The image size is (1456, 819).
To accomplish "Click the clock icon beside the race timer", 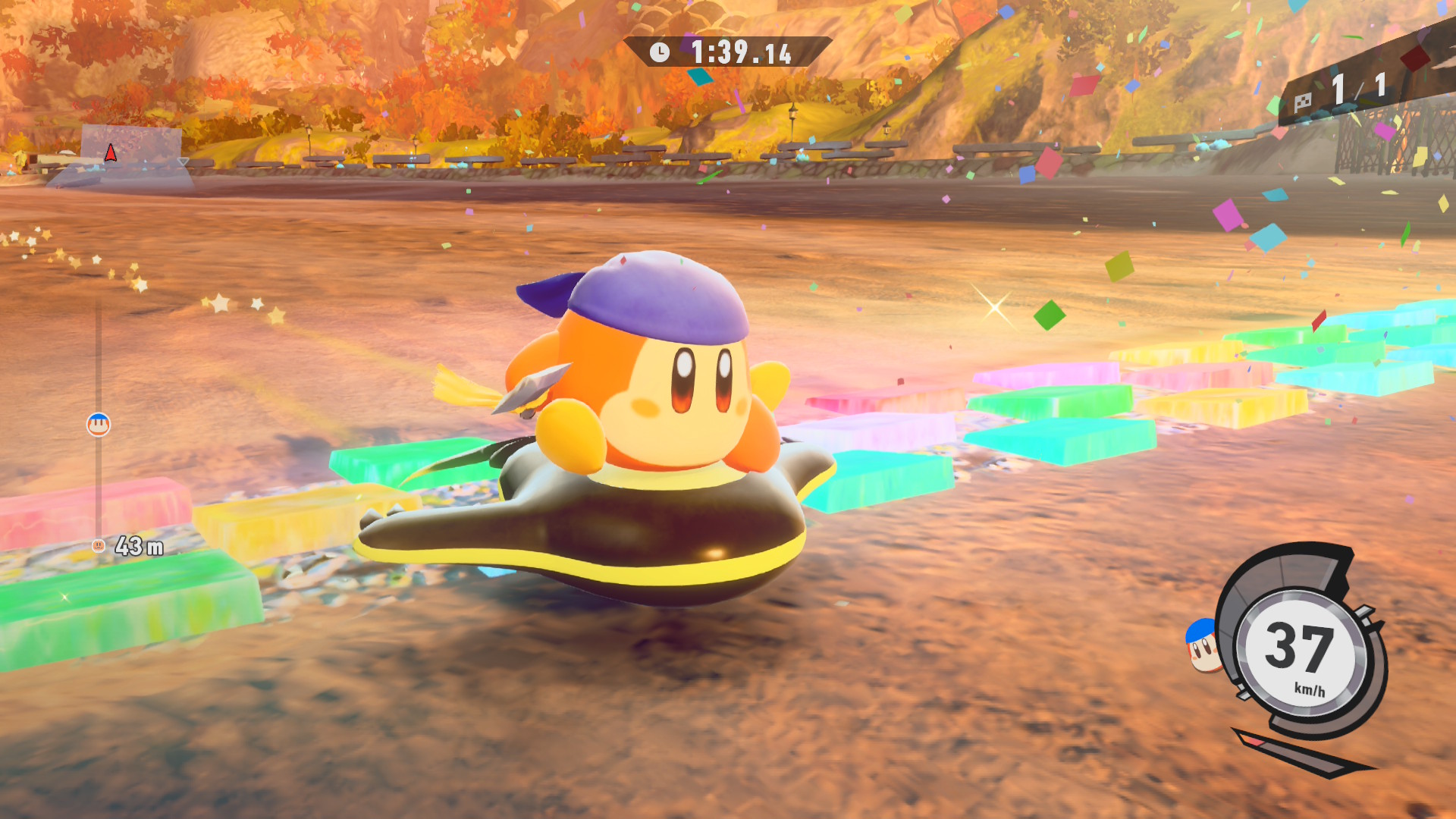I will click(x=658, y=52).
